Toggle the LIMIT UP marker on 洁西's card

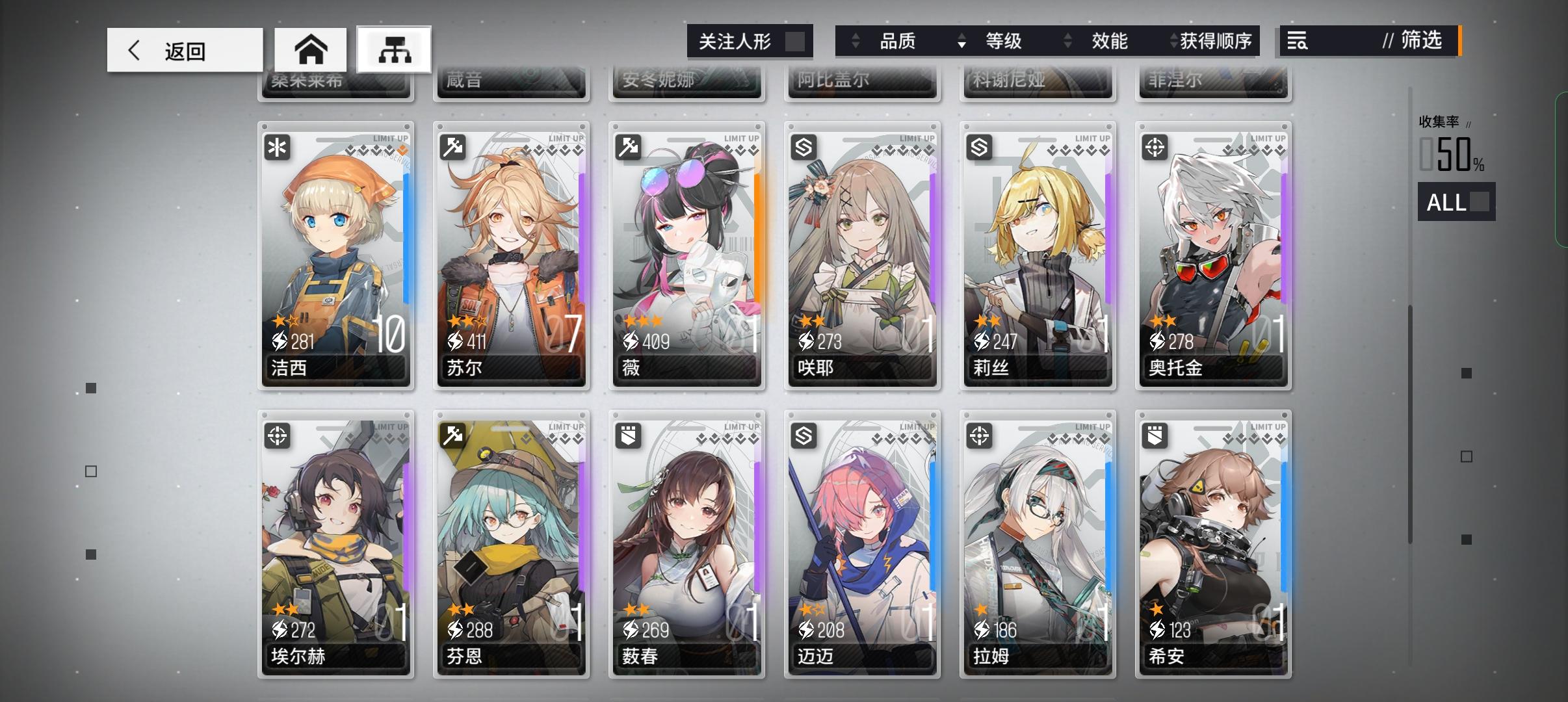(390, 138)
